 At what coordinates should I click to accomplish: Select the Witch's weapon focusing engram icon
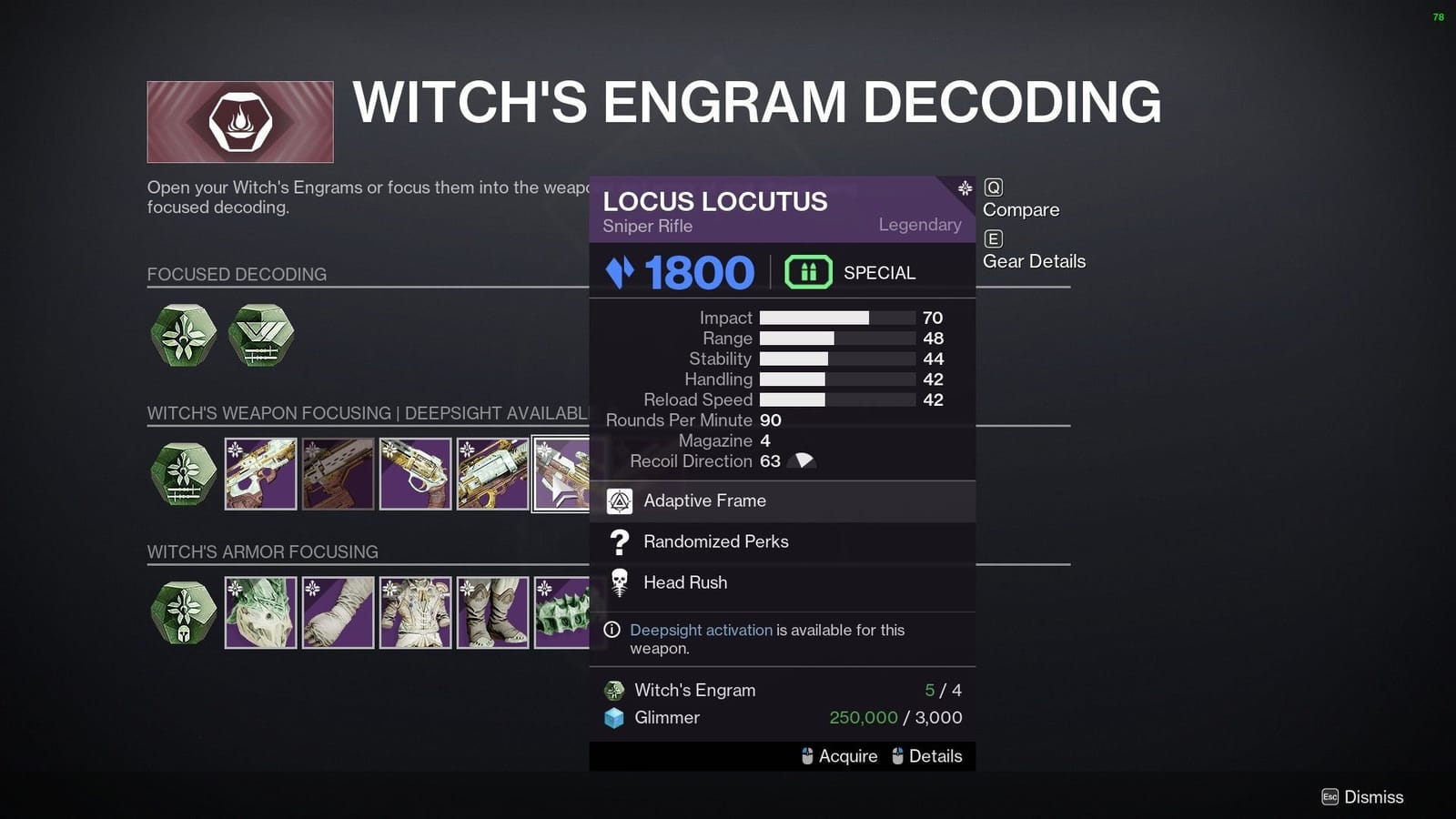click(x=182, y=473)
